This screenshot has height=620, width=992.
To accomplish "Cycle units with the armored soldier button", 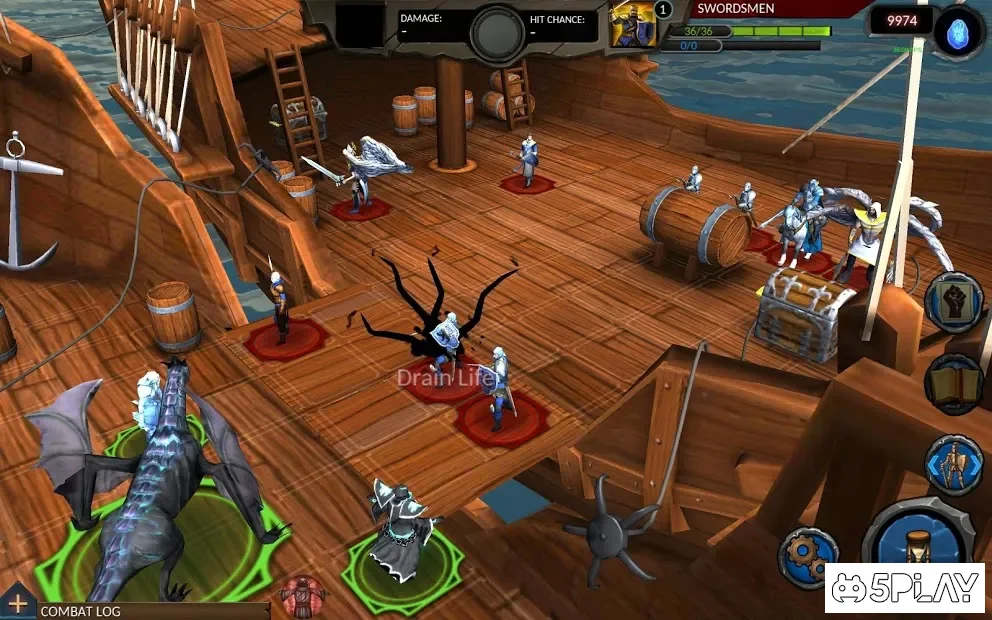I will (x=954, y=466).
